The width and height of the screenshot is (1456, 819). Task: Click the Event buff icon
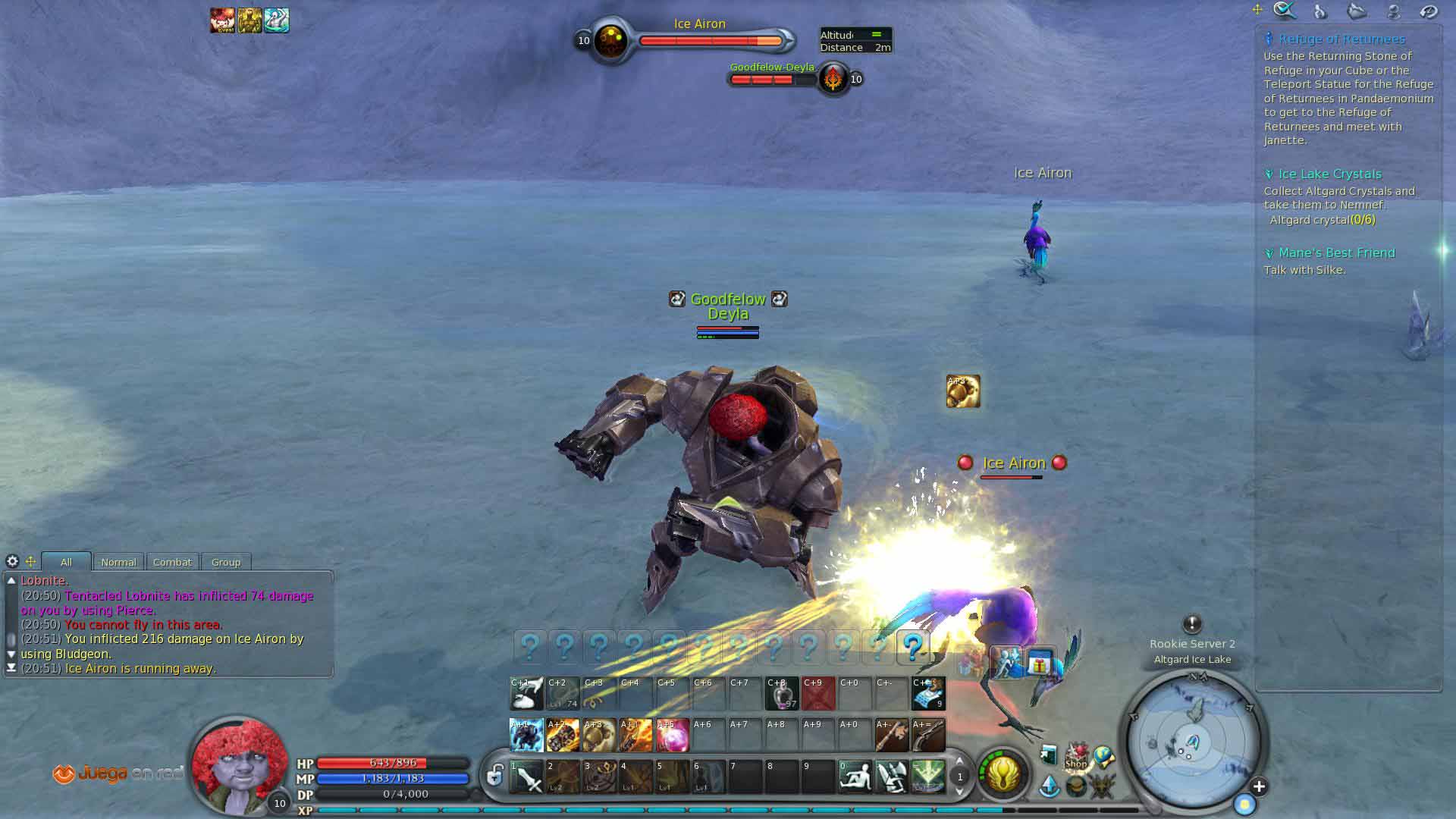tap(223, 20)
